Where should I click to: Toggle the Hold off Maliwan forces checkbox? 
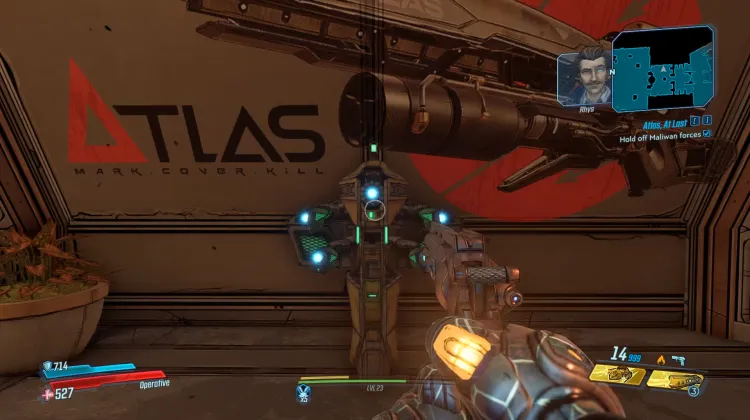coord(707,133)
